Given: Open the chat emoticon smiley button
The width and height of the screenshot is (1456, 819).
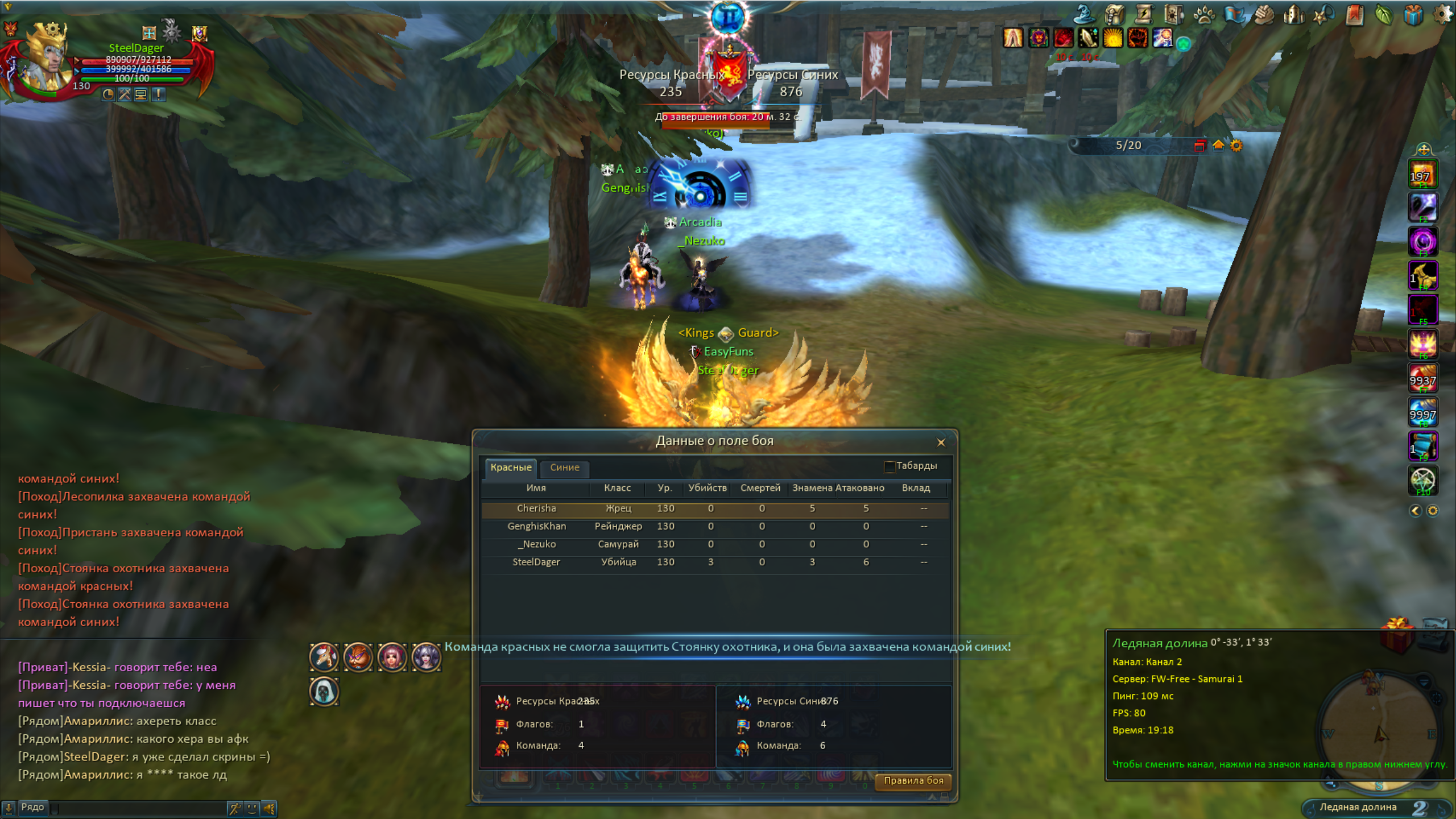Looking at the screenshot, I should click(252, 808).
